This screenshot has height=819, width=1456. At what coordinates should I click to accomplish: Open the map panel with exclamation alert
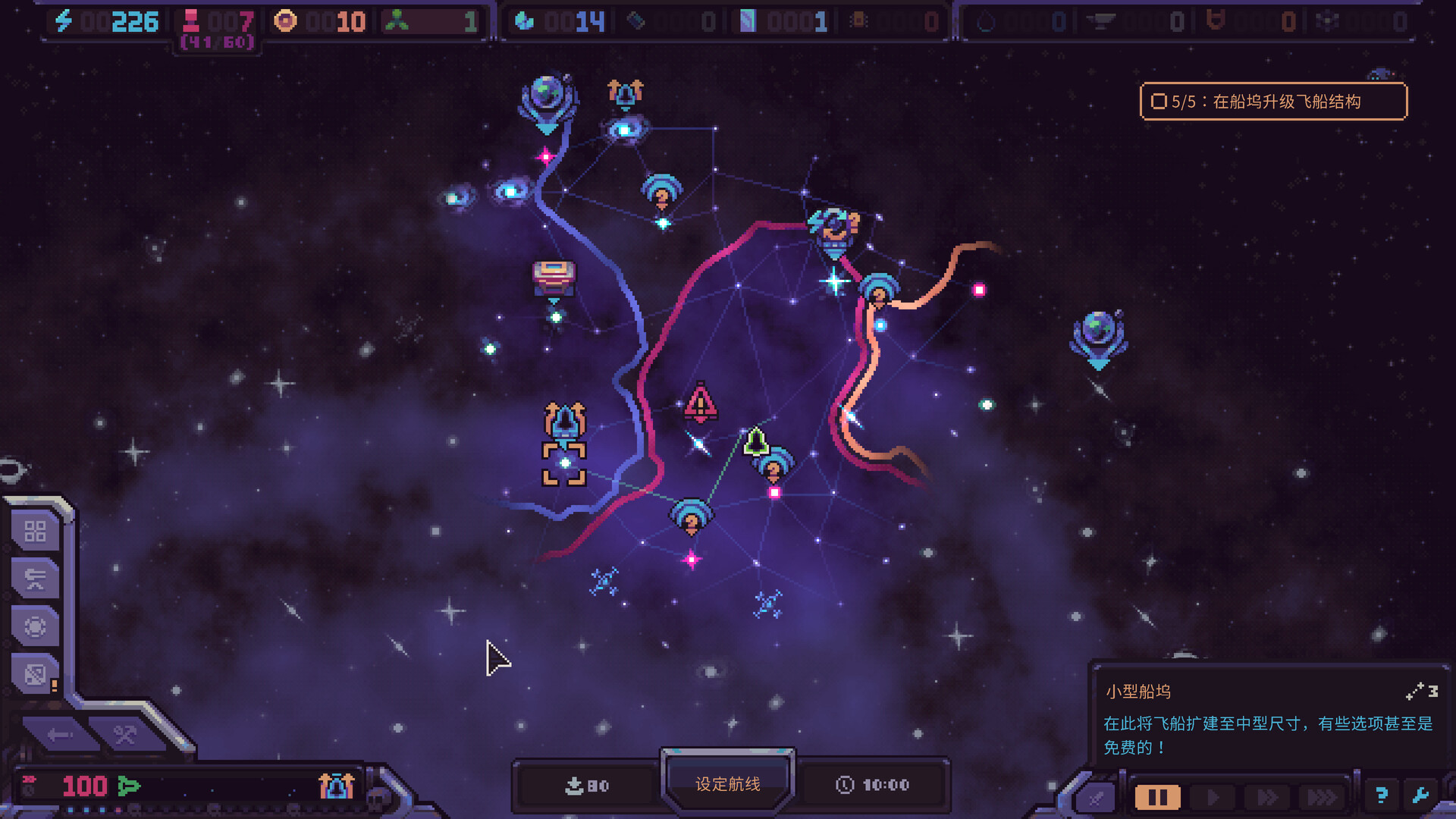click(x=36, y=674)
